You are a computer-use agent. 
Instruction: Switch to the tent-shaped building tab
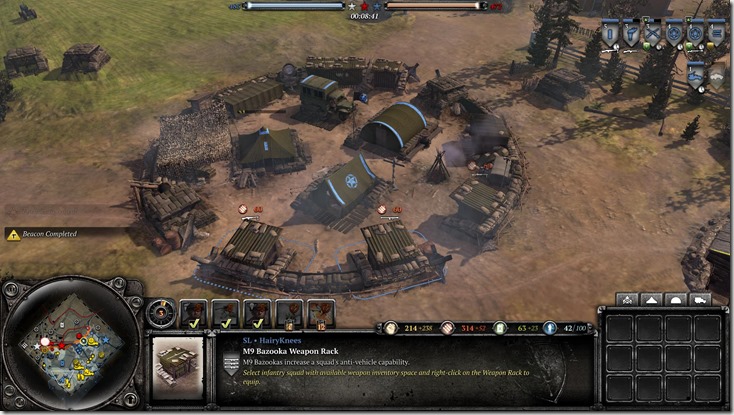[x=652, y=299]
